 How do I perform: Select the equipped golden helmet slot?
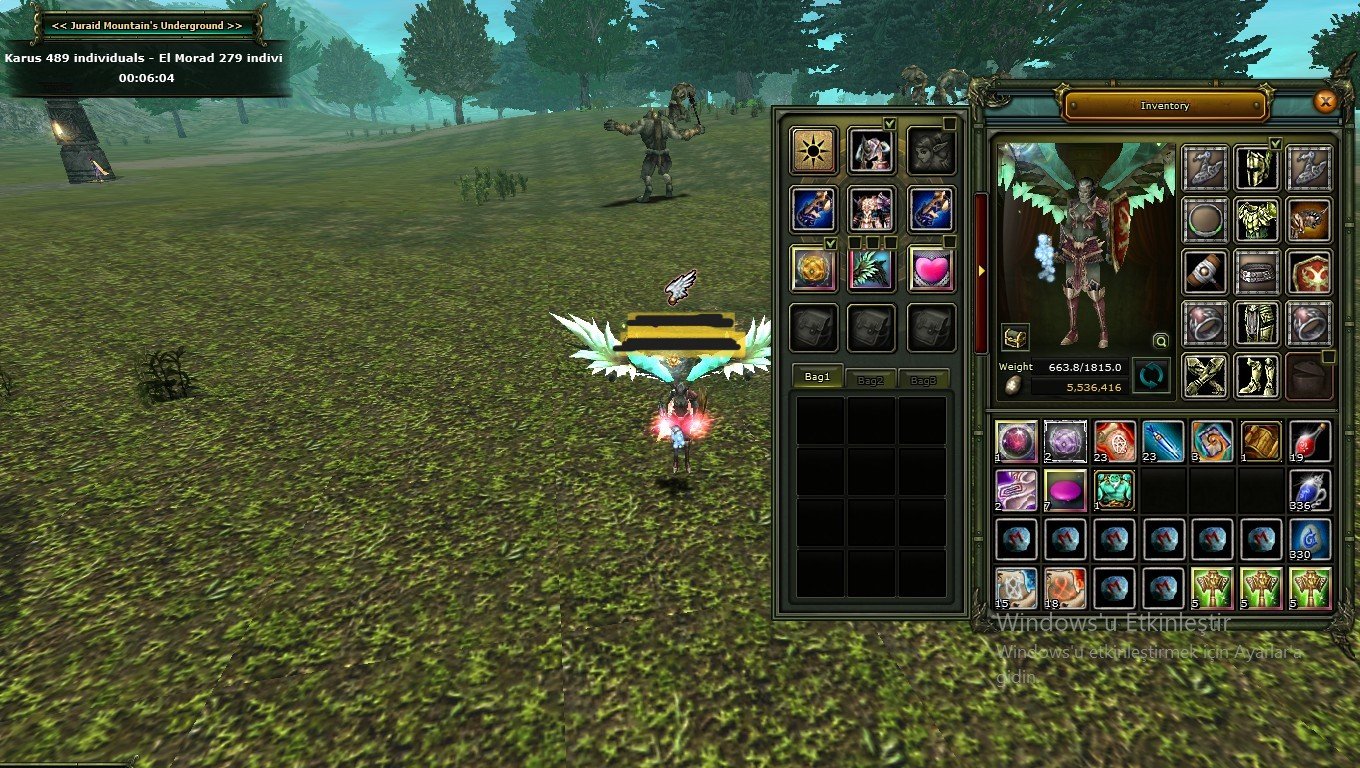(x=1257, y=168)
